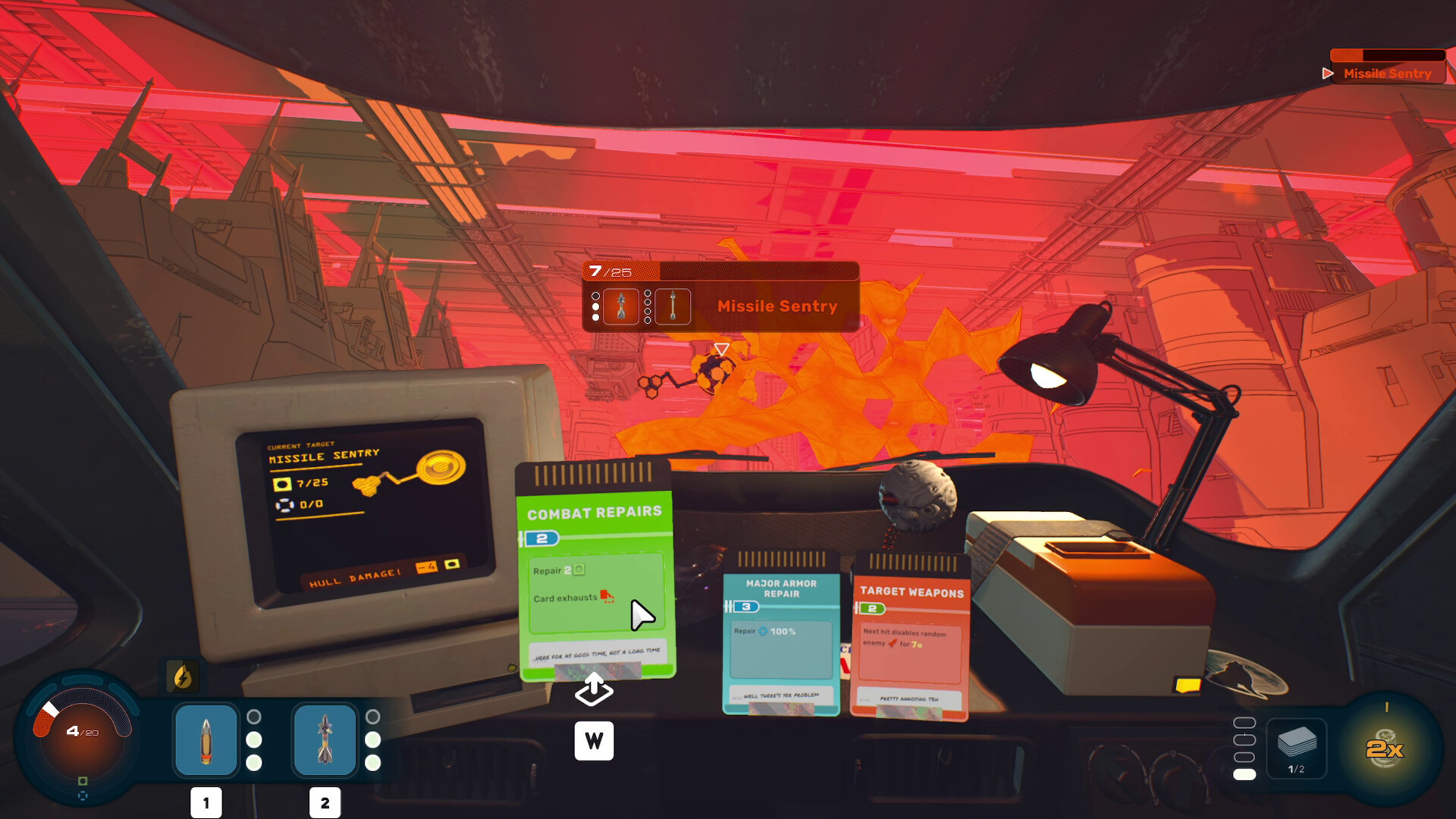This screenshot has width=1456, height=819.
Task: Click the drone unit icon in the Missile Sentry panel
Action: tap(622, 306)
